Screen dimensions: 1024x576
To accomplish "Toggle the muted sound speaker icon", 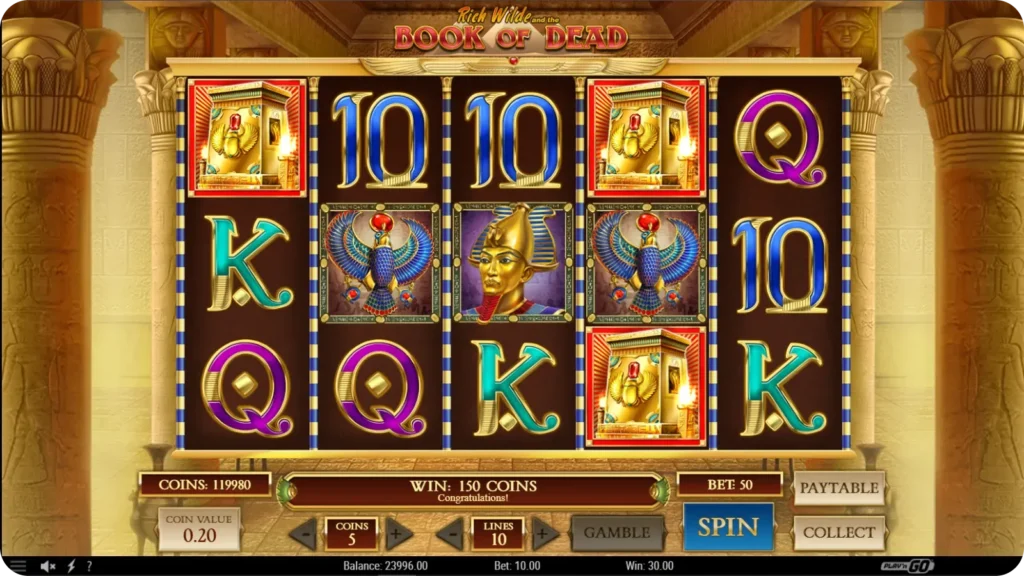I will tap(47, 566).
